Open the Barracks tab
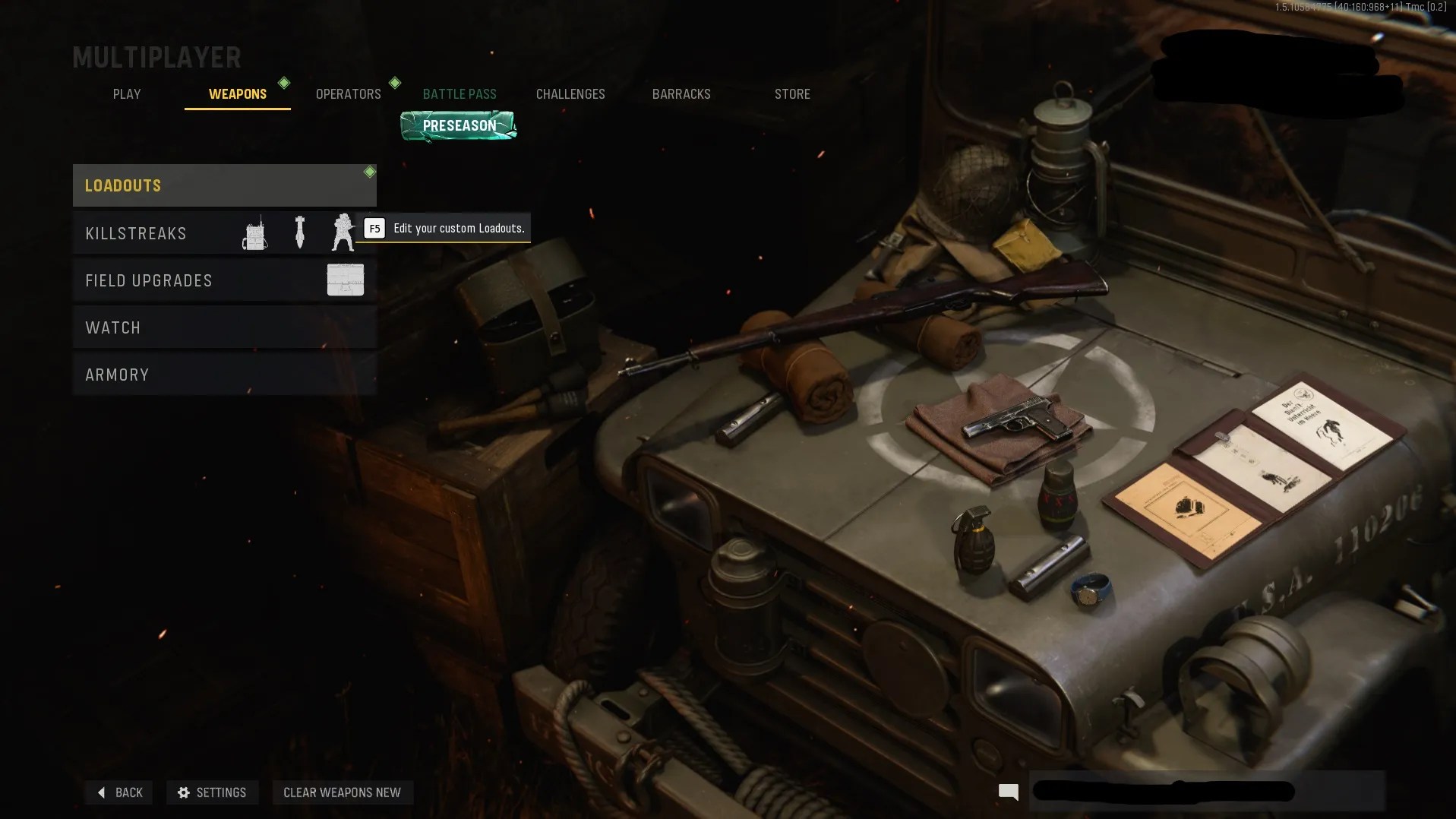Viewport: 1456px width, 819px height. click(x=681, y=93)
